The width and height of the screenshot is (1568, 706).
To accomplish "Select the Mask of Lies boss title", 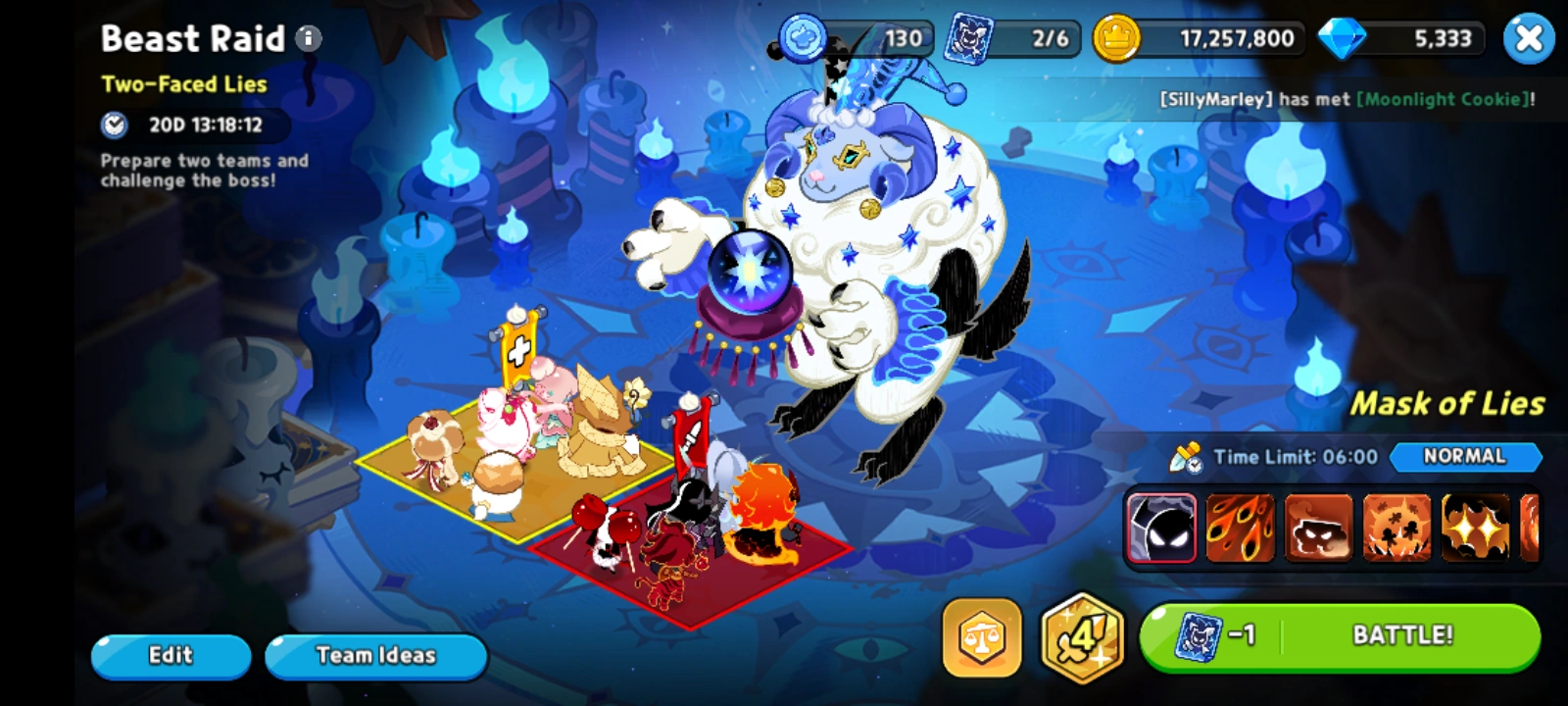I will [1447, 404].
